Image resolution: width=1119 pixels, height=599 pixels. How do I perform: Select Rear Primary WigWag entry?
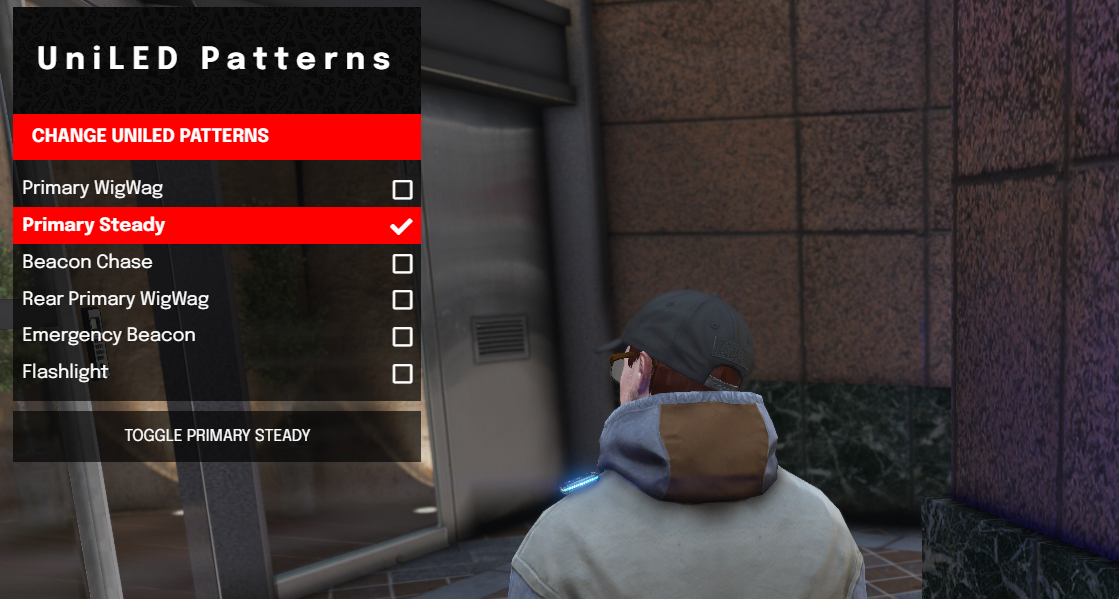(x=115, y=299)
